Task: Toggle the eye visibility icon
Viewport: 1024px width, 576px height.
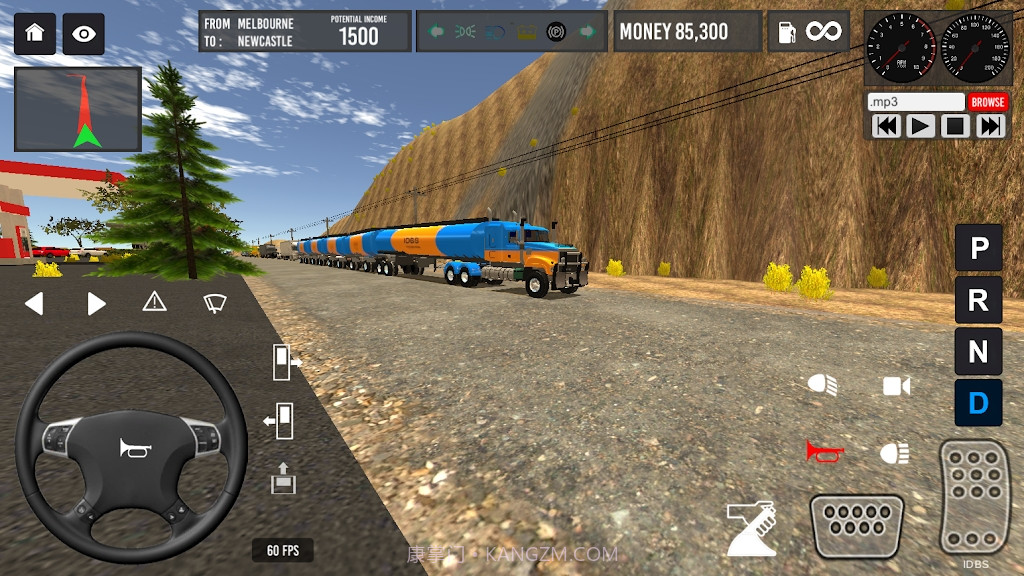Action: click(84, 34)
